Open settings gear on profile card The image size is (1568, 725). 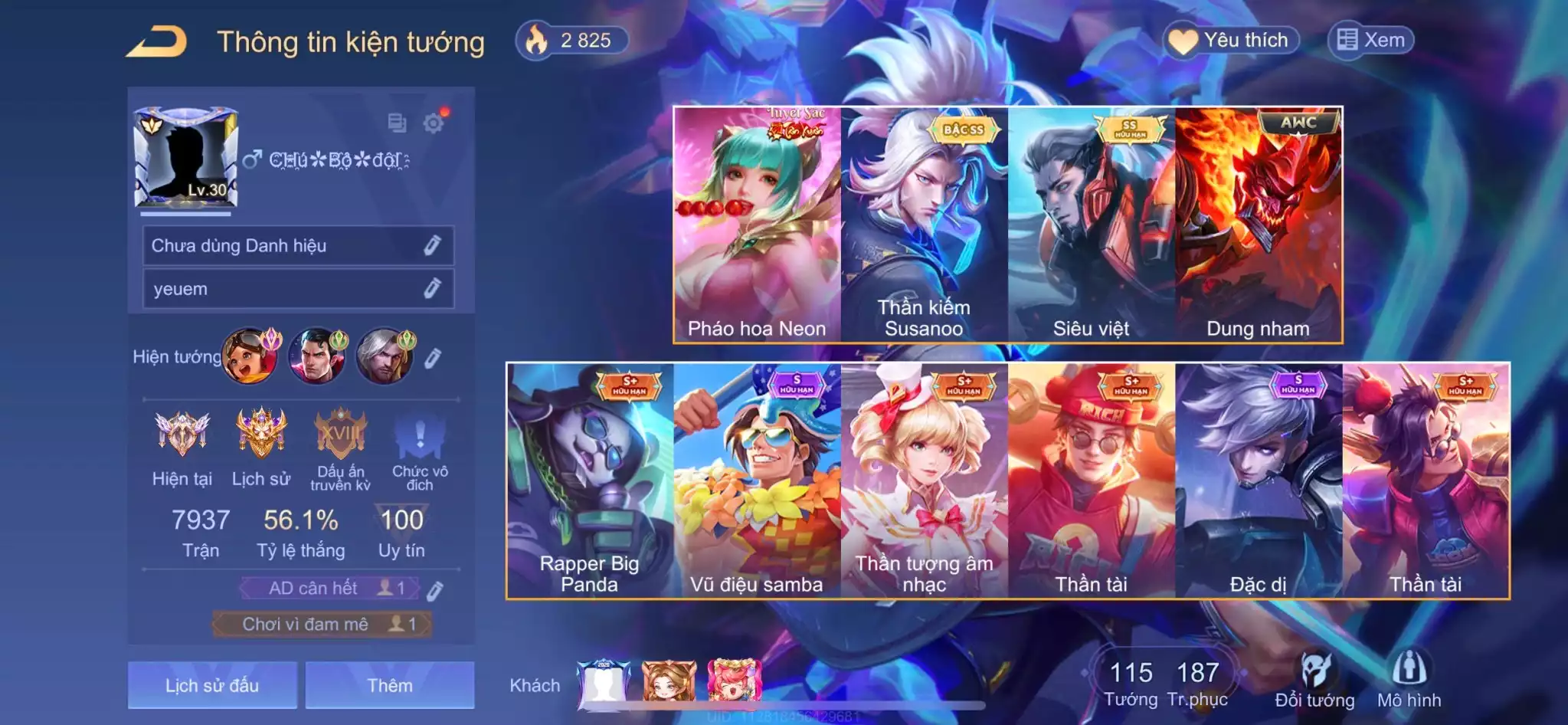coord(434,123)
